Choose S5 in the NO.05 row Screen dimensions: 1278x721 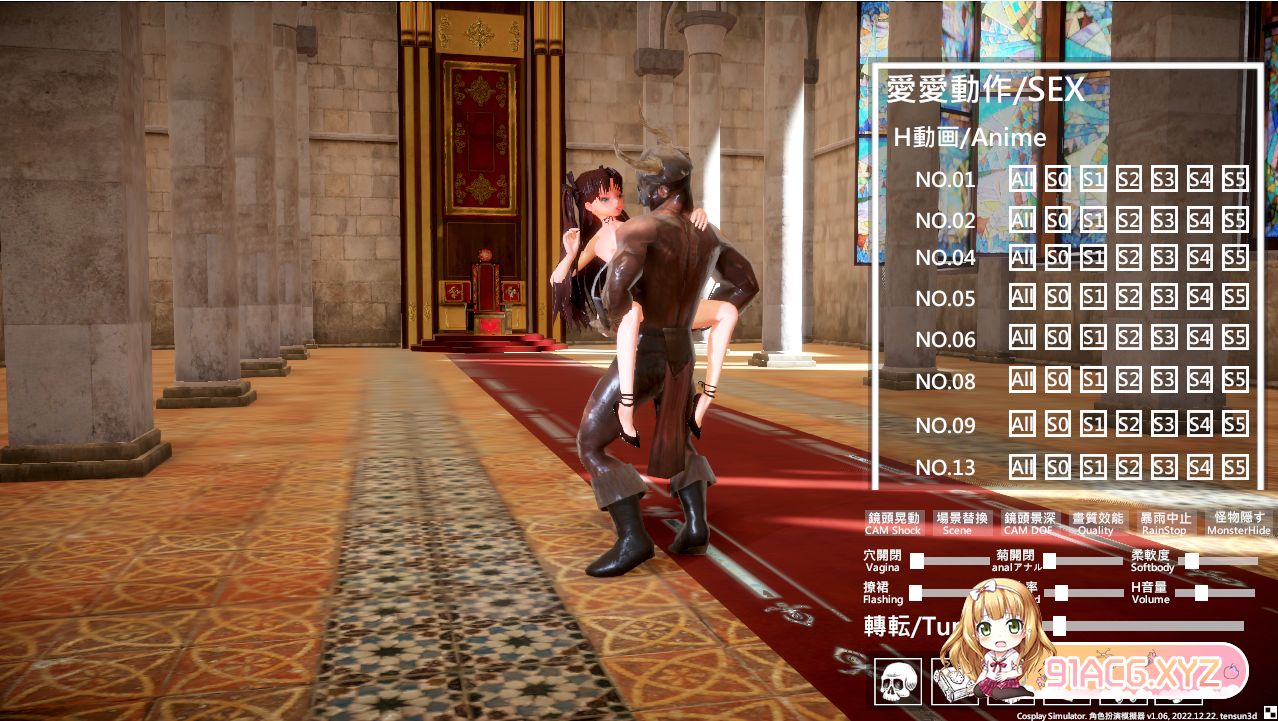tap(1235, 297)
